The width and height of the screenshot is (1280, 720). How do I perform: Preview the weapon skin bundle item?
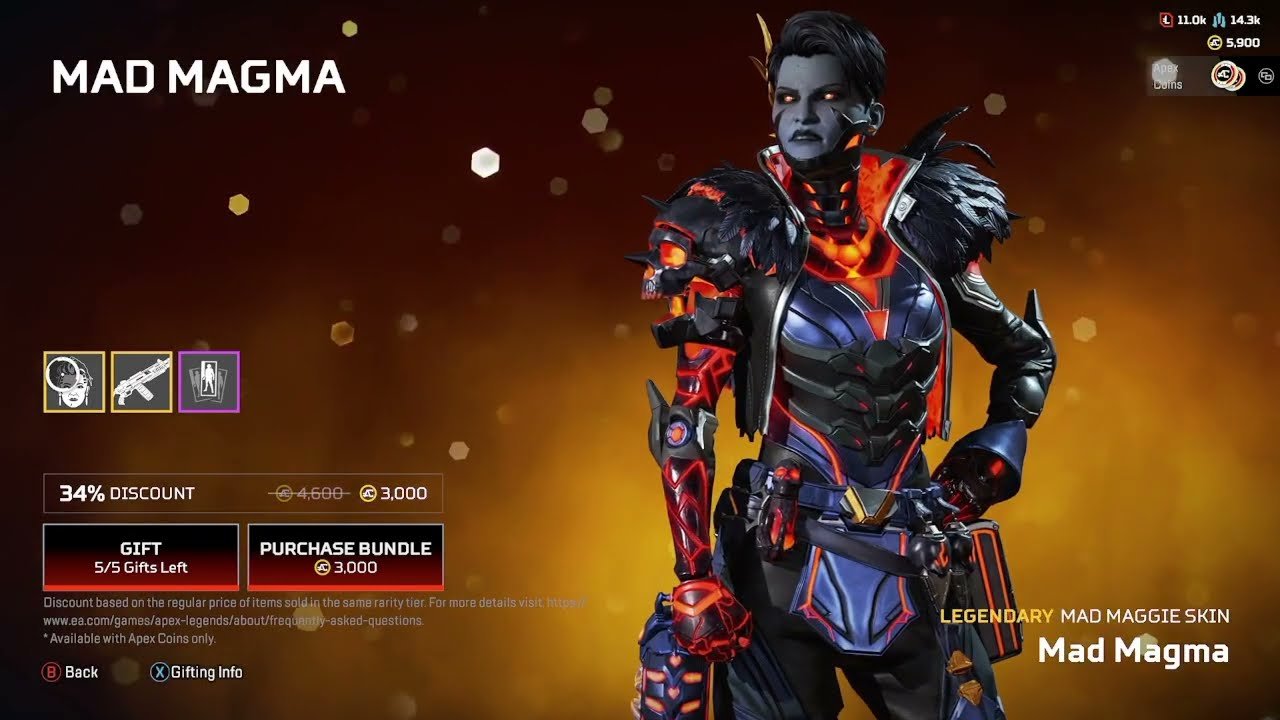141,381
